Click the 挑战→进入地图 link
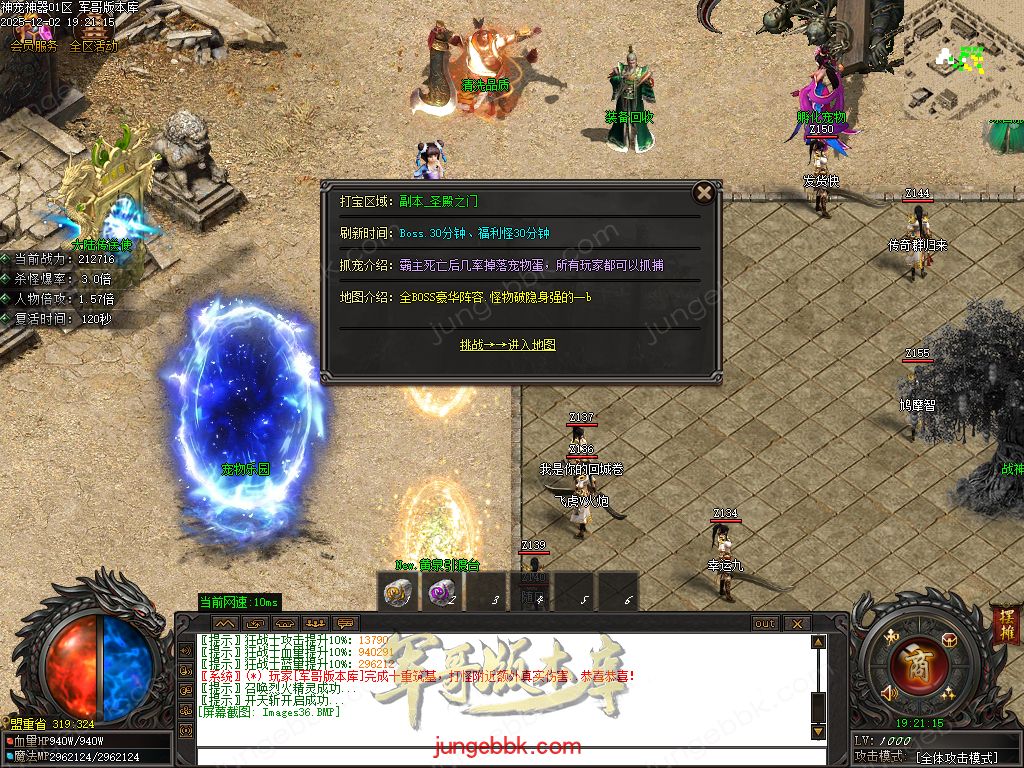 click(x=507, y=345)
